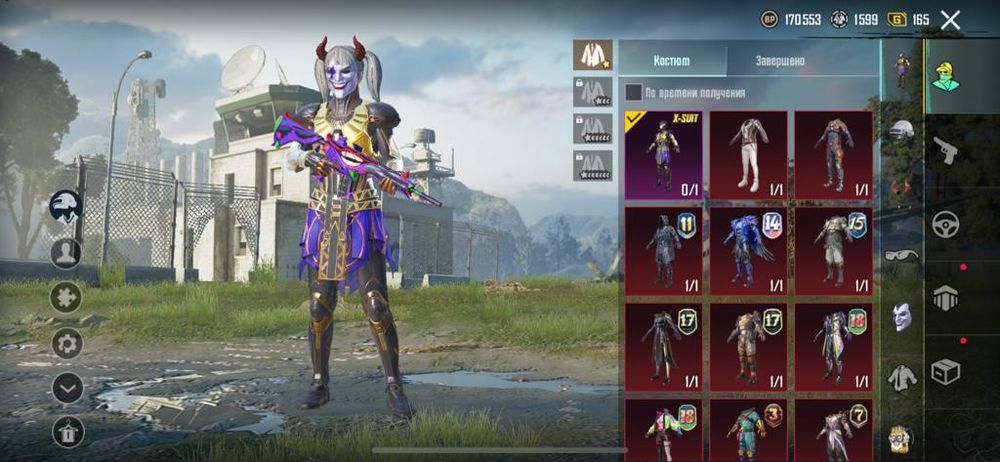Select the X-Suit outfit tile
Viewport: 1000px width, 462px height.
point(663,155)
